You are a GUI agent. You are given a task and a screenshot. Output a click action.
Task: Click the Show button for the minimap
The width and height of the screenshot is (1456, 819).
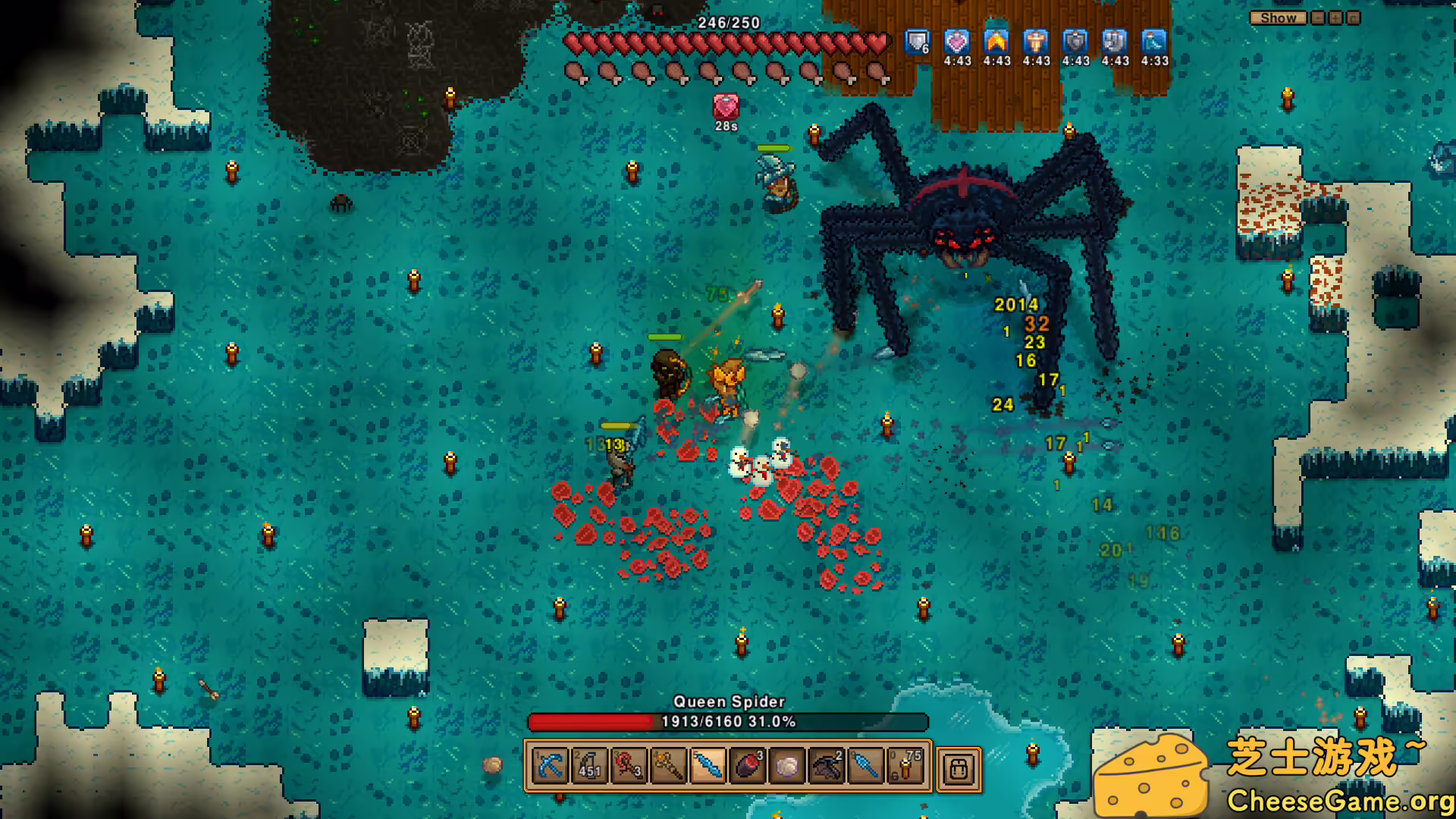(x=1278, y=17)
